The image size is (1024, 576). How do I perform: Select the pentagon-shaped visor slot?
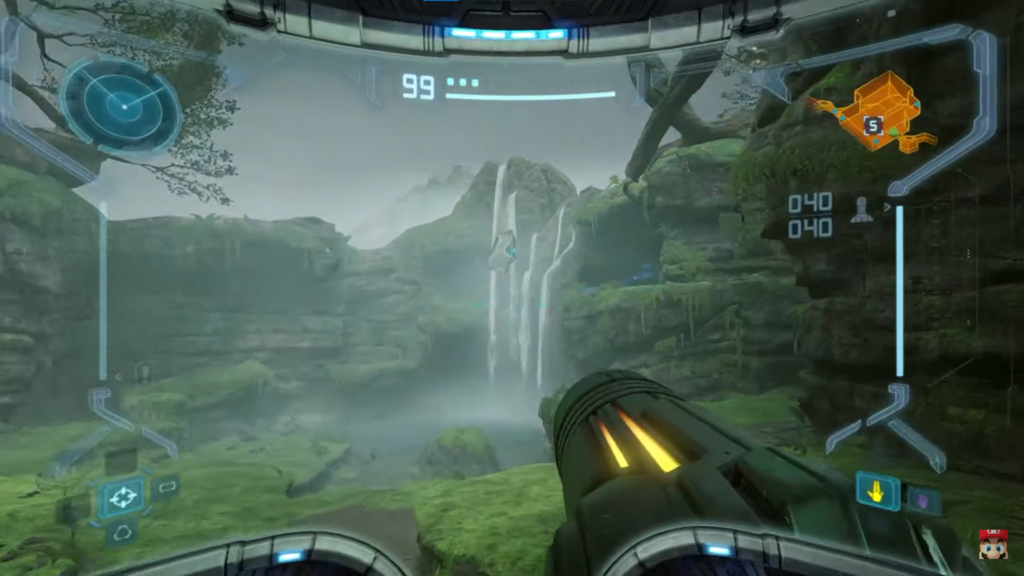(x=123, y=531)
